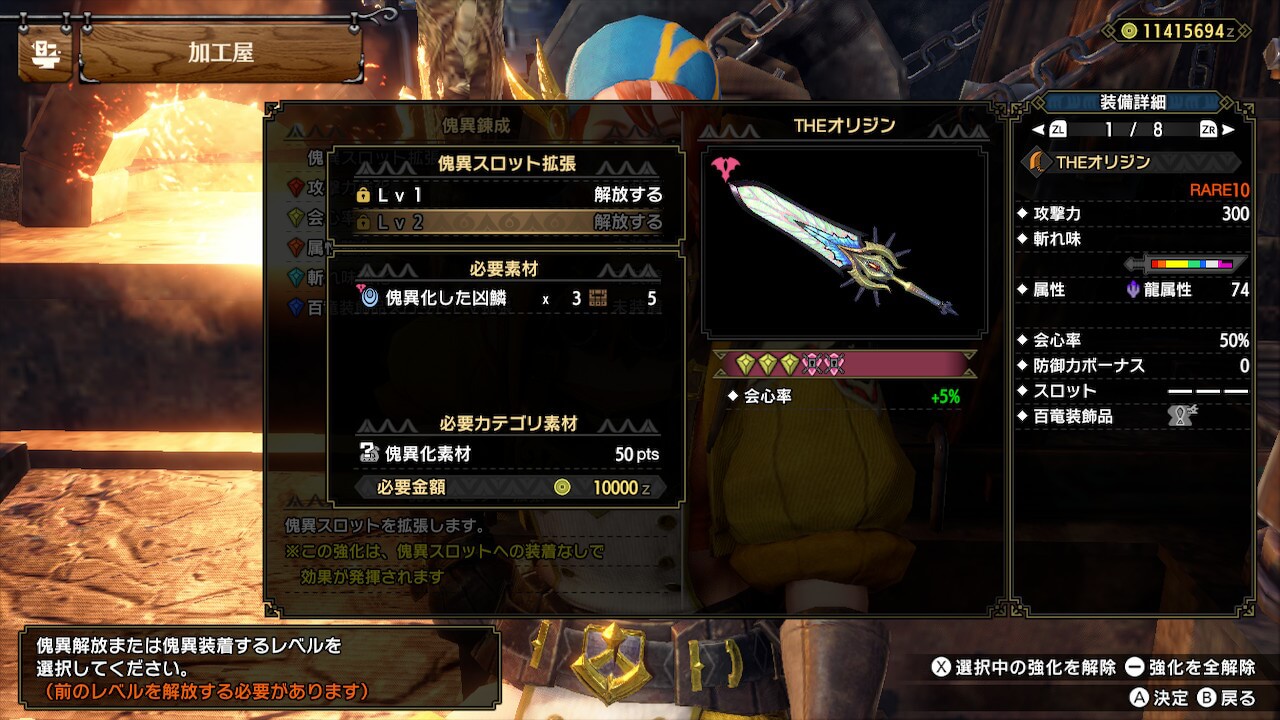Select the Lv1 qurious slot unlock row
This screenshot has height=720, width=1280.
coord(508,195)
